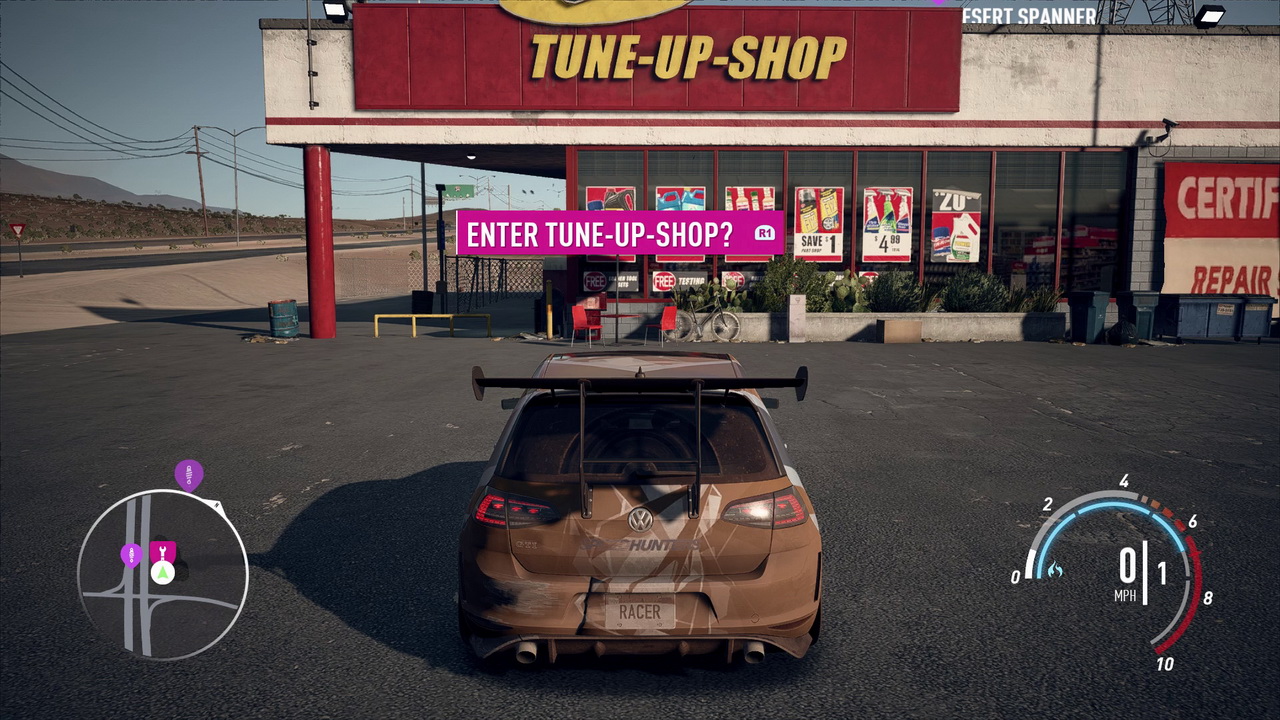Click the upper purple event marker on minimap
The width and height of the screenshot is (1280, 720).
click(188, 475)
